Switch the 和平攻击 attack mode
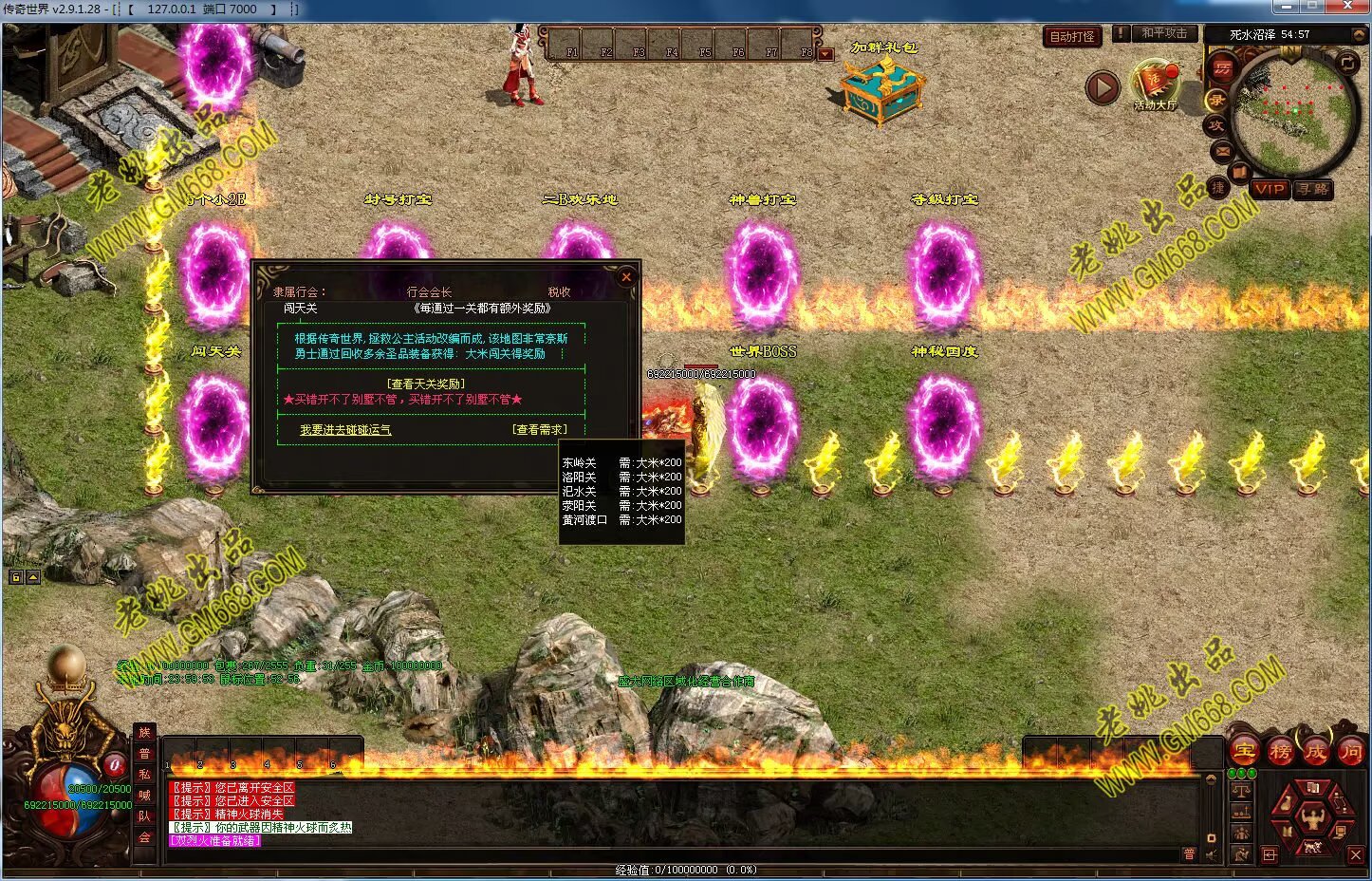 [1163, 33]
